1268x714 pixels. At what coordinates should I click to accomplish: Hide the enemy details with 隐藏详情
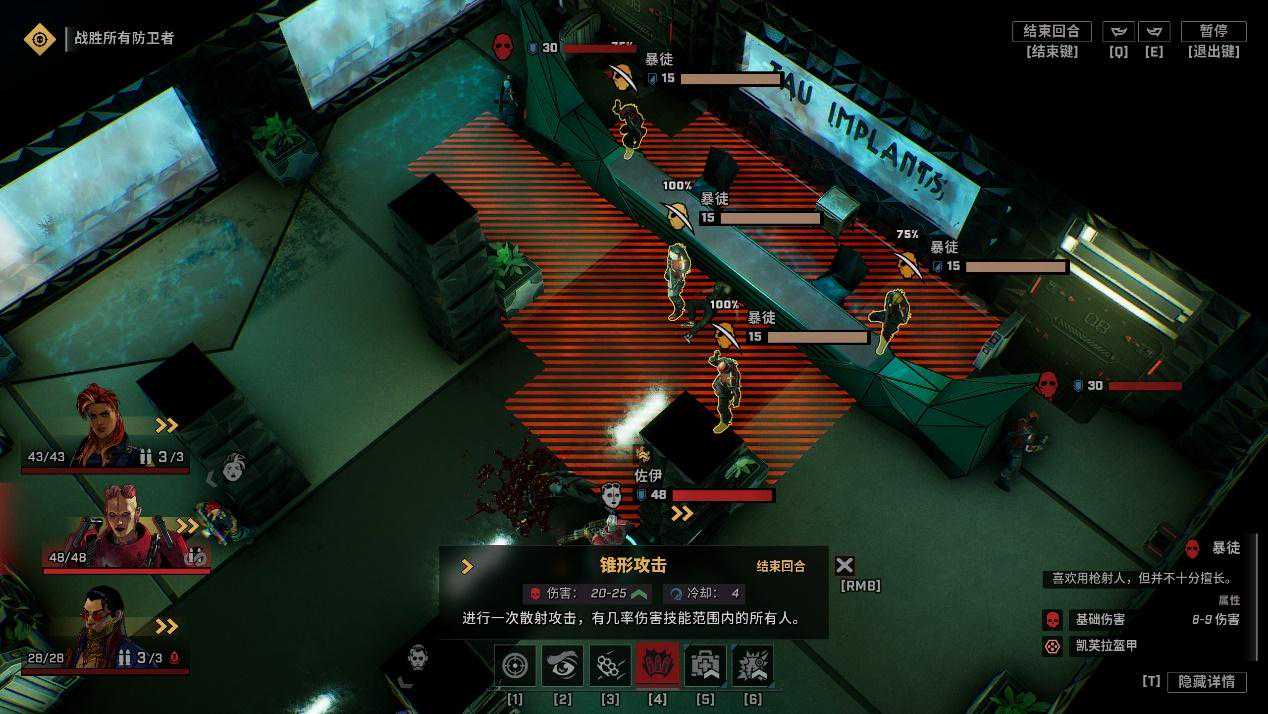tap(1206, 682)
